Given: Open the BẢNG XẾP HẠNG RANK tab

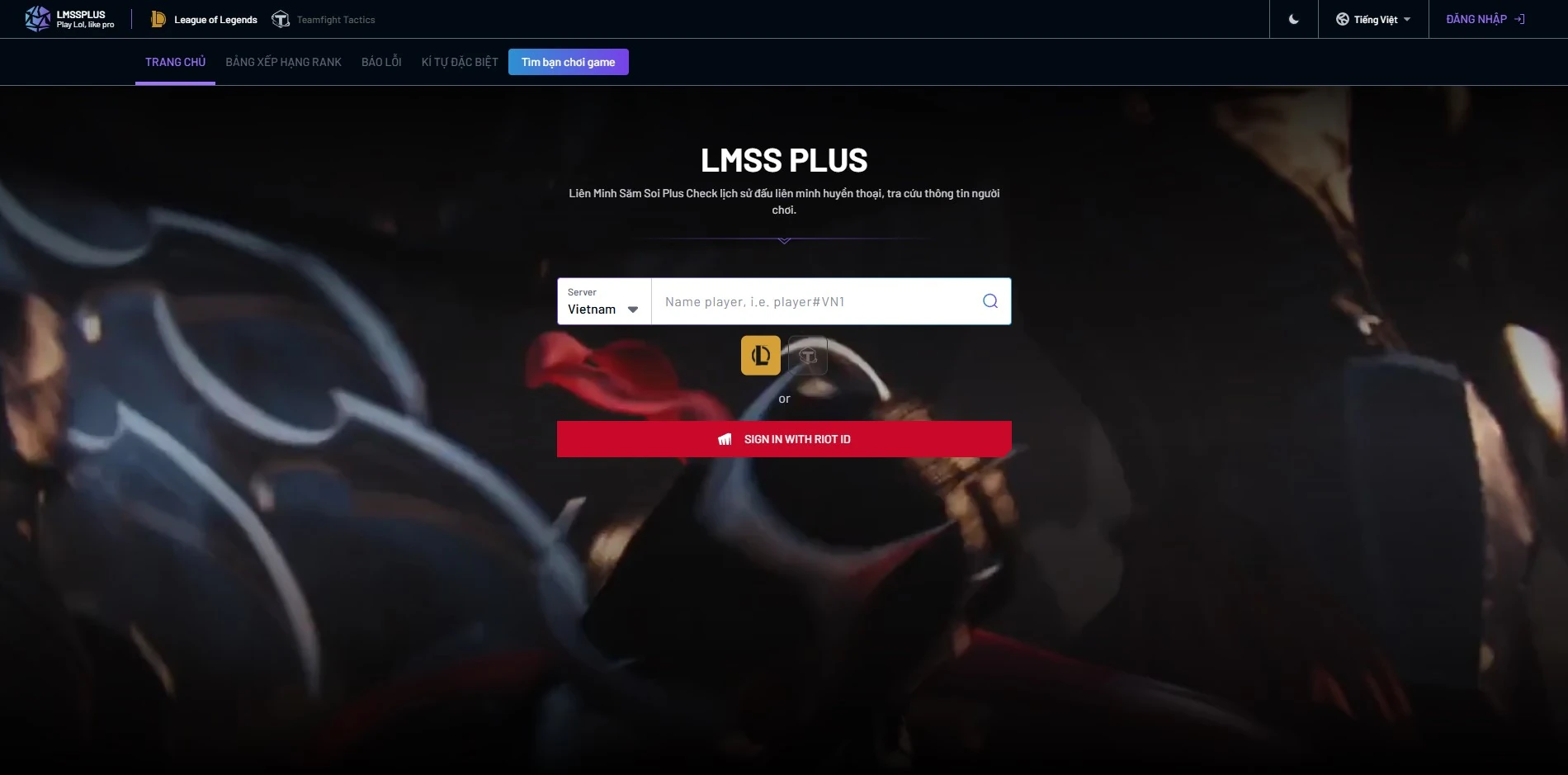Looking at the screenshot, I should click(282, 61).
